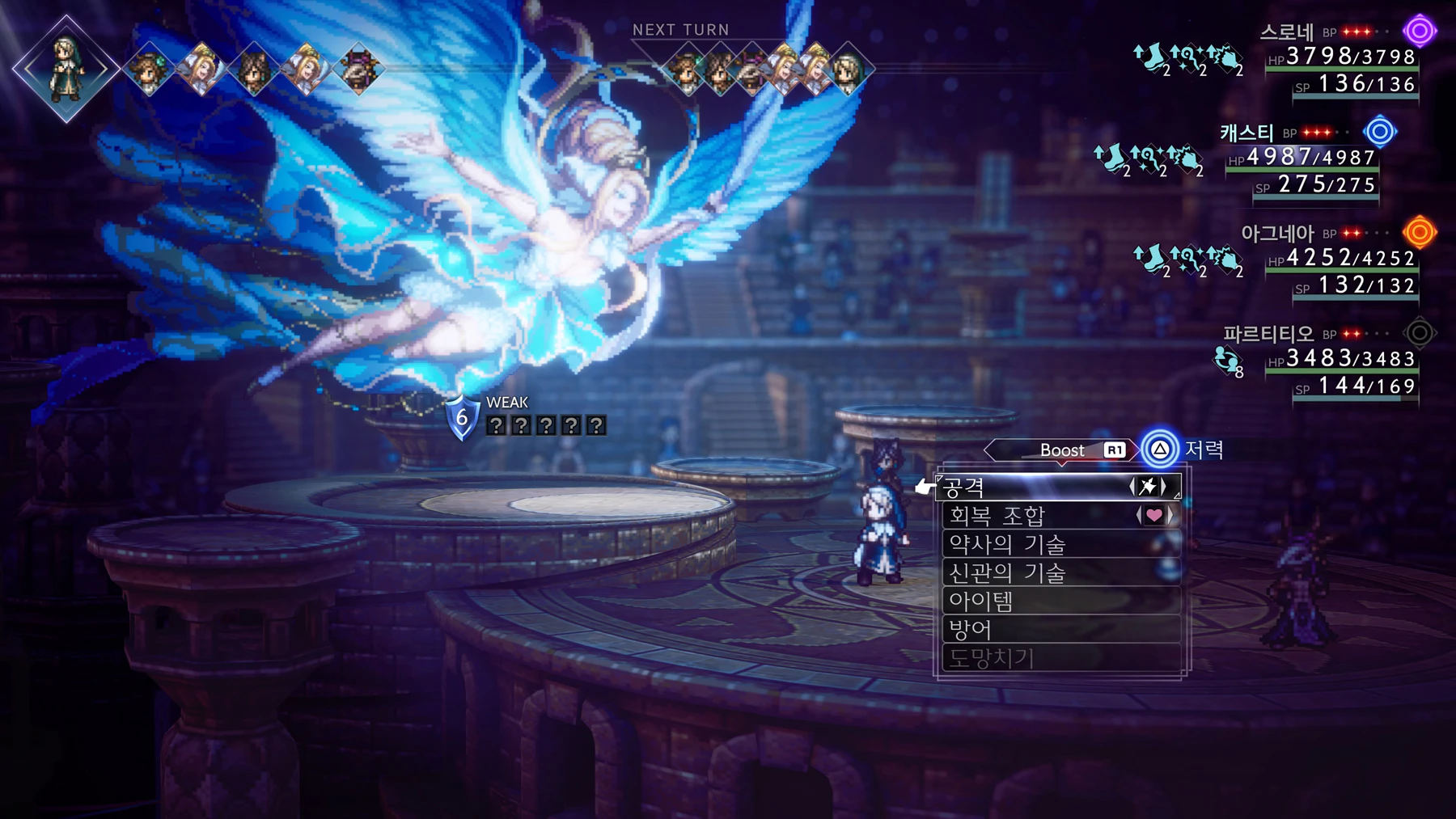Trigger the 저력 latent power

coord(1160,450)
